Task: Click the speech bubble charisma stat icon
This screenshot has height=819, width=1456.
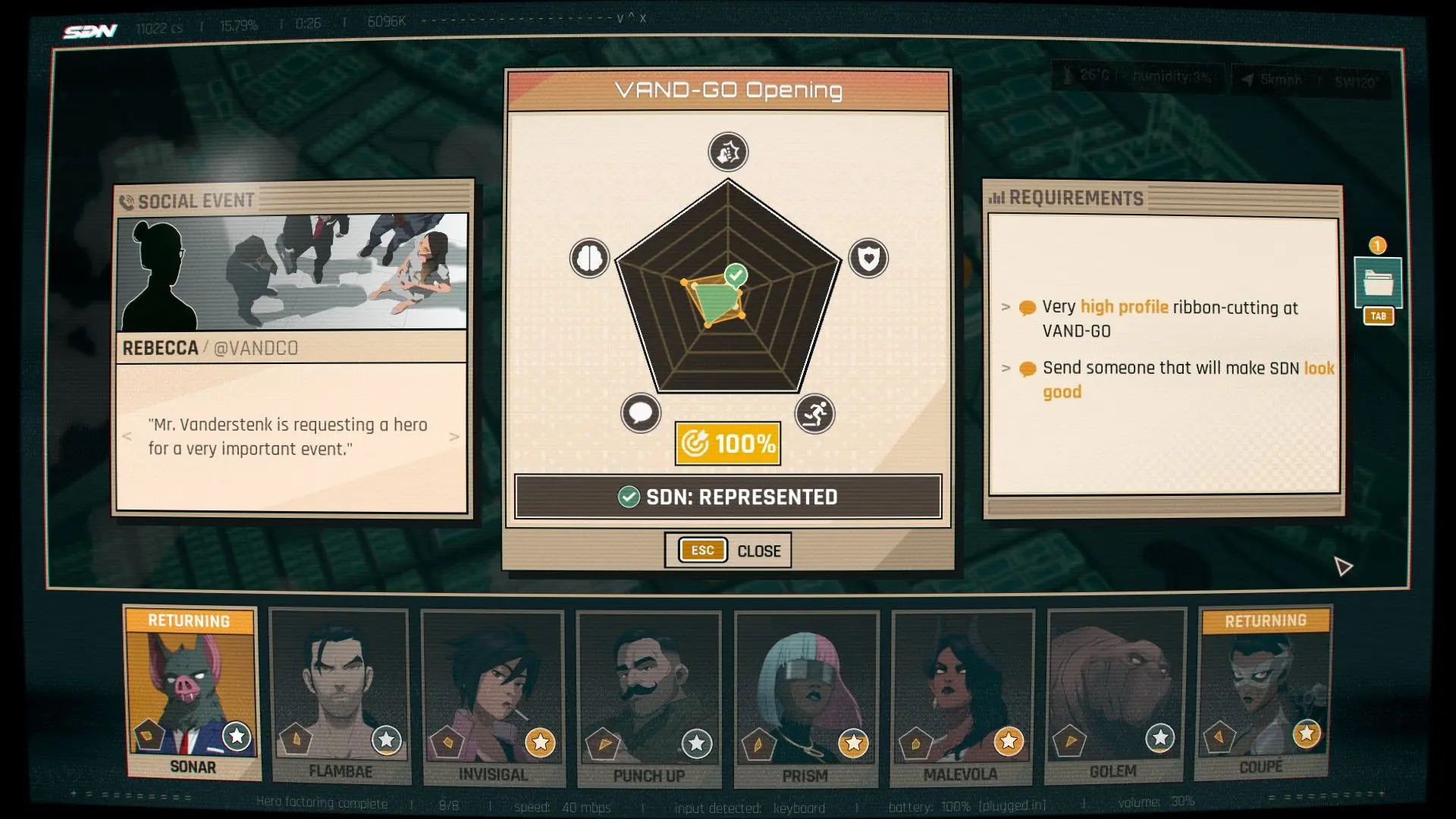Action: coord(641,413)
